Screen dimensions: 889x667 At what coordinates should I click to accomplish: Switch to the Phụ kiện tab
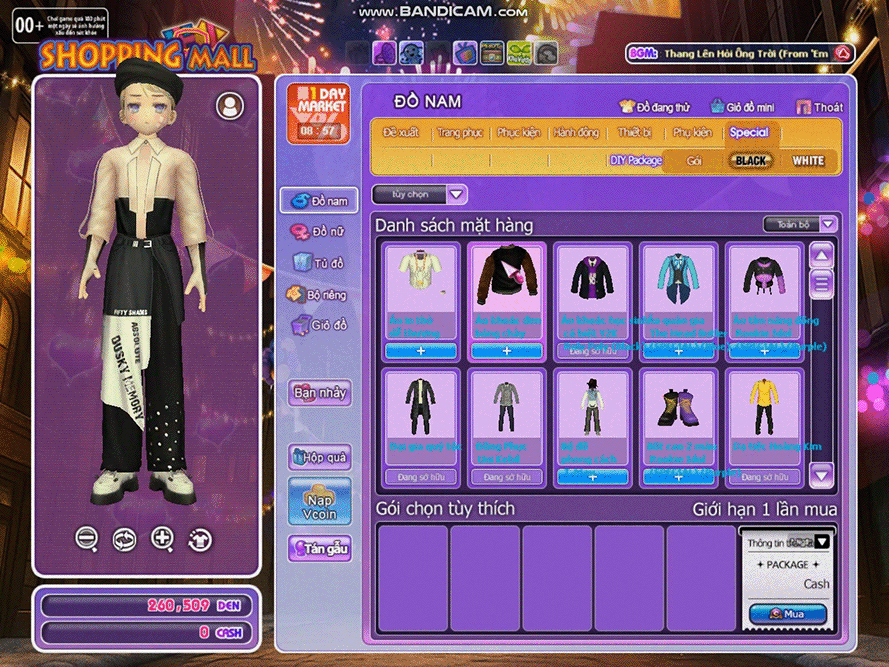[x=692, y=133]
